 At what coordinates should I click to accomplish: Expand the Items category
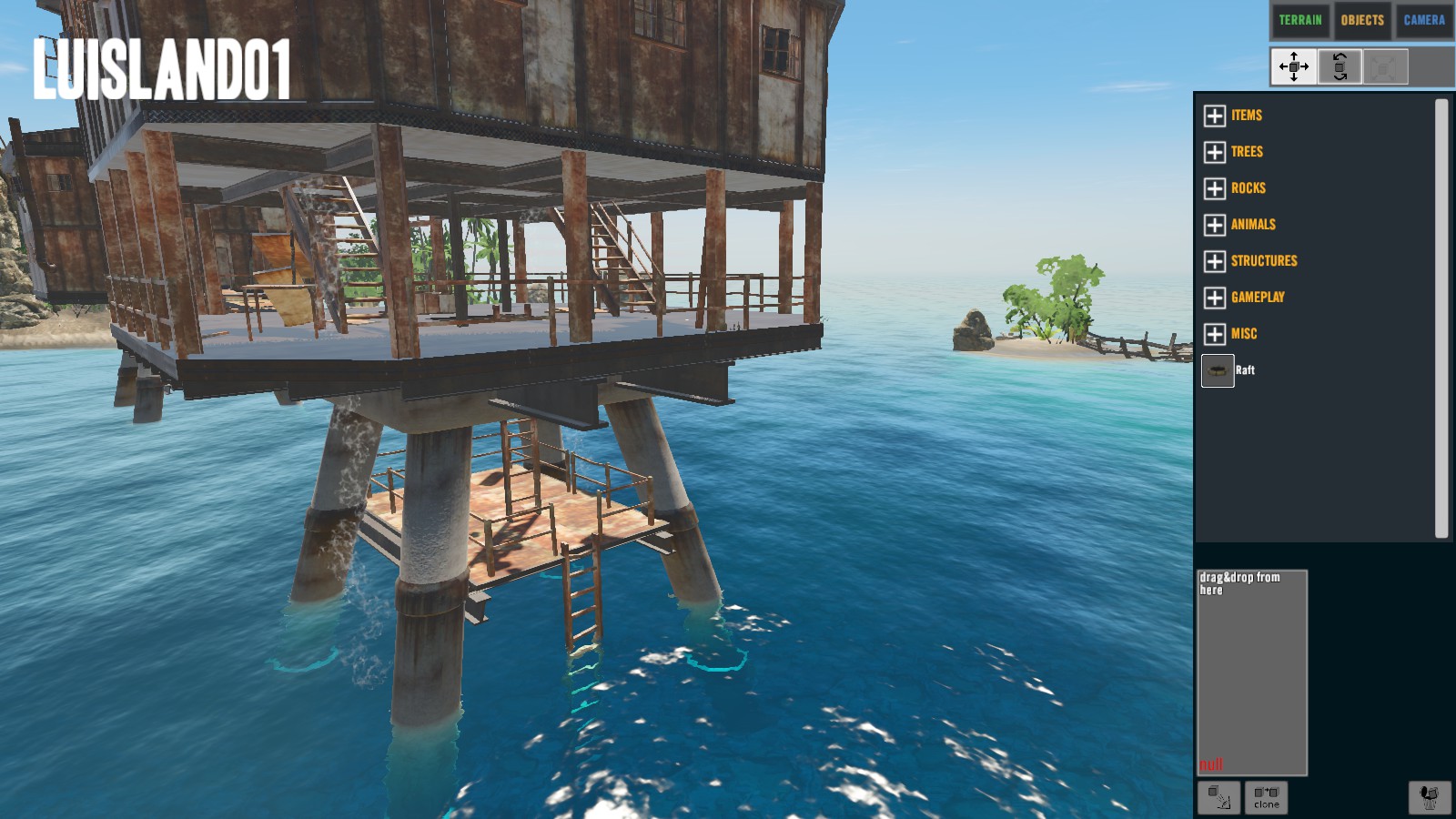click(1215, 116)
